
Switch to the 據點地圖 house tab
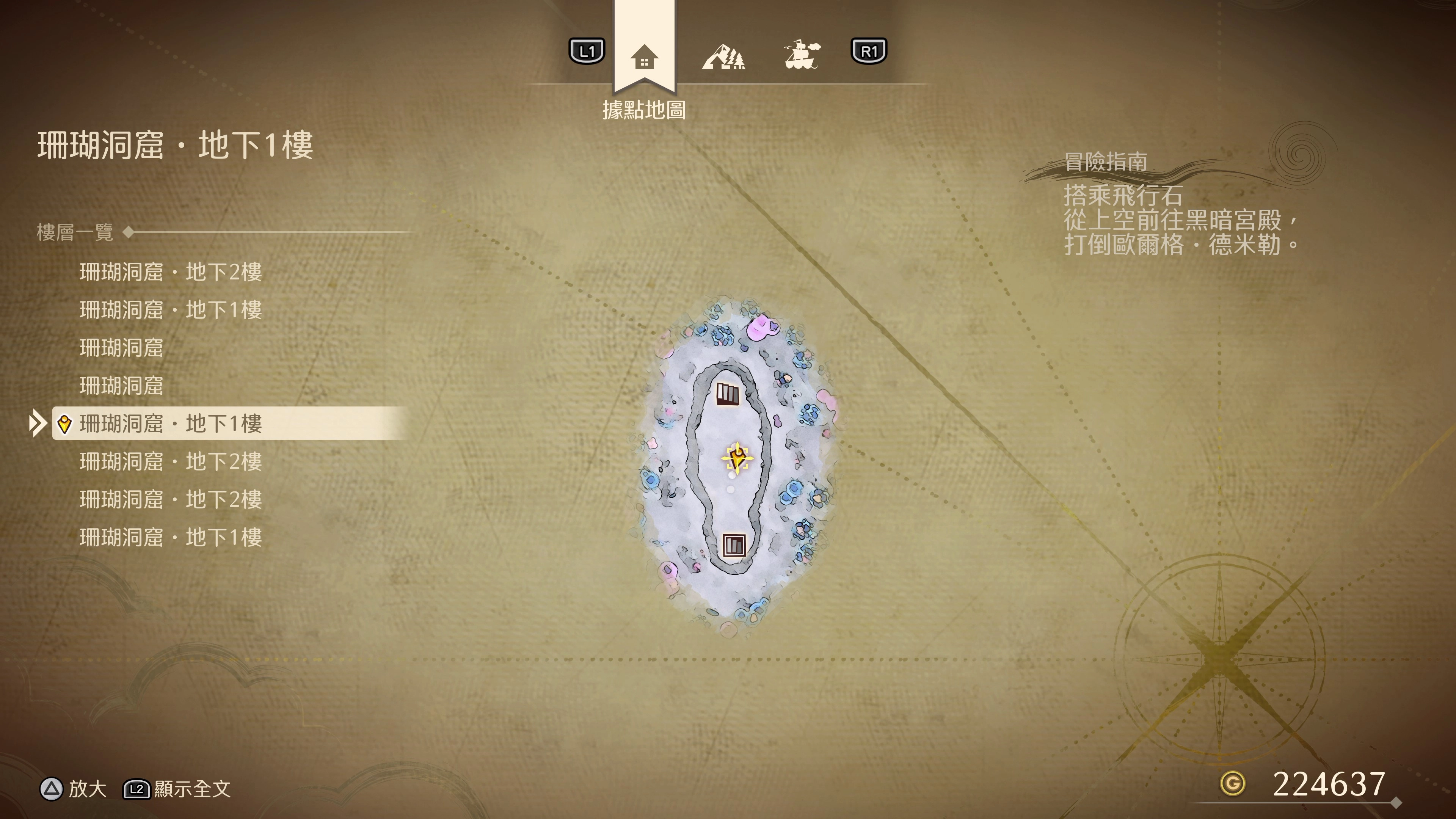[644, 56]
